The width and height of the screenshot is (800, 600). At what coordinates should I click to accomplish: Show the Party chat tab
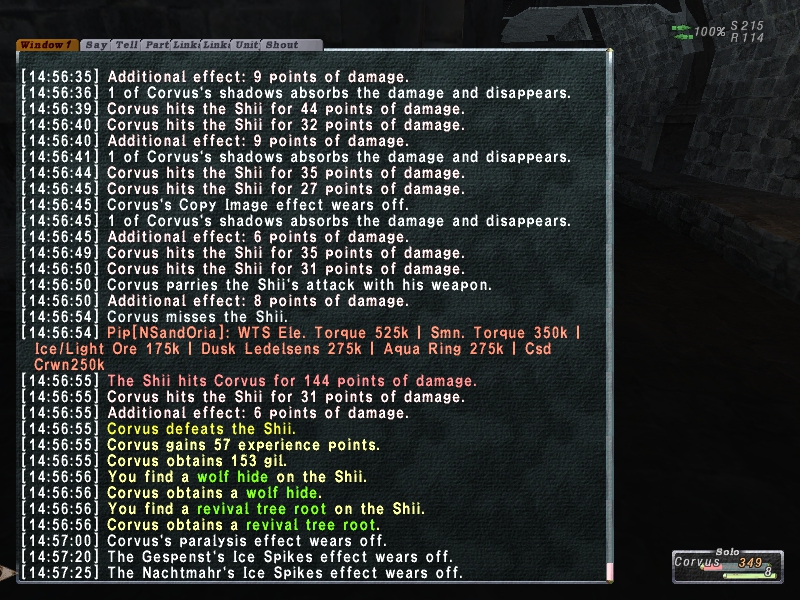pyautogui.click(x=156, y=45)
